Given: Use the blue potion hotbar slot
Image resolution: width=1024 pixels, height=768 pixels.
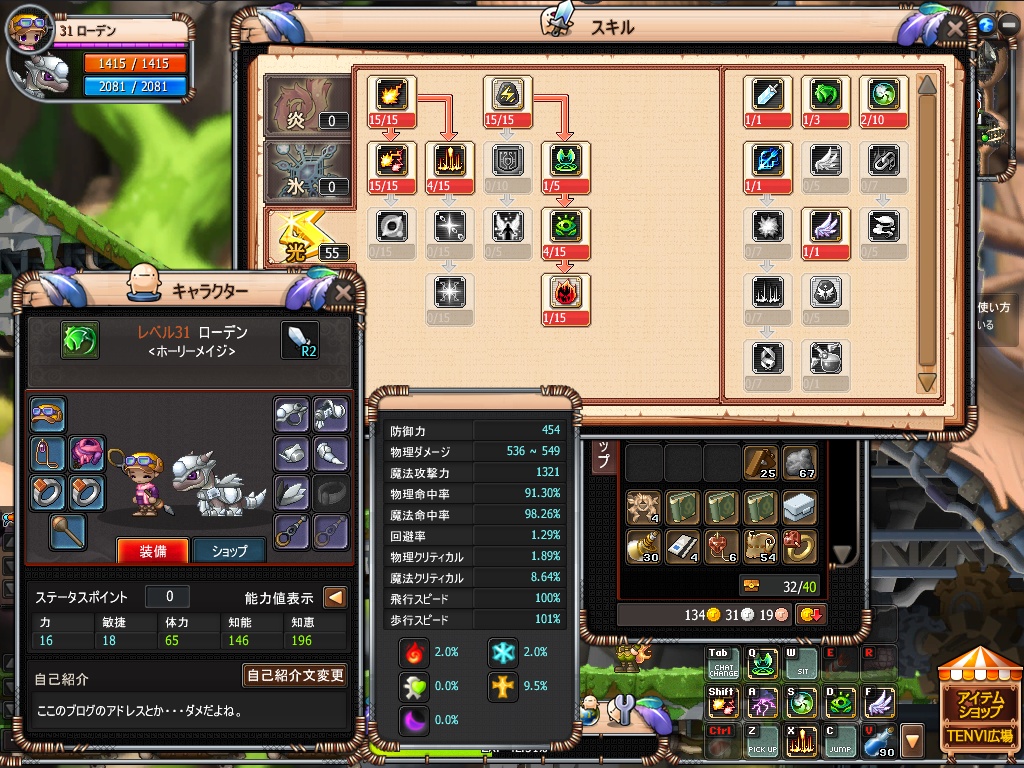Looking at the screenshot, I should point(879,741).
